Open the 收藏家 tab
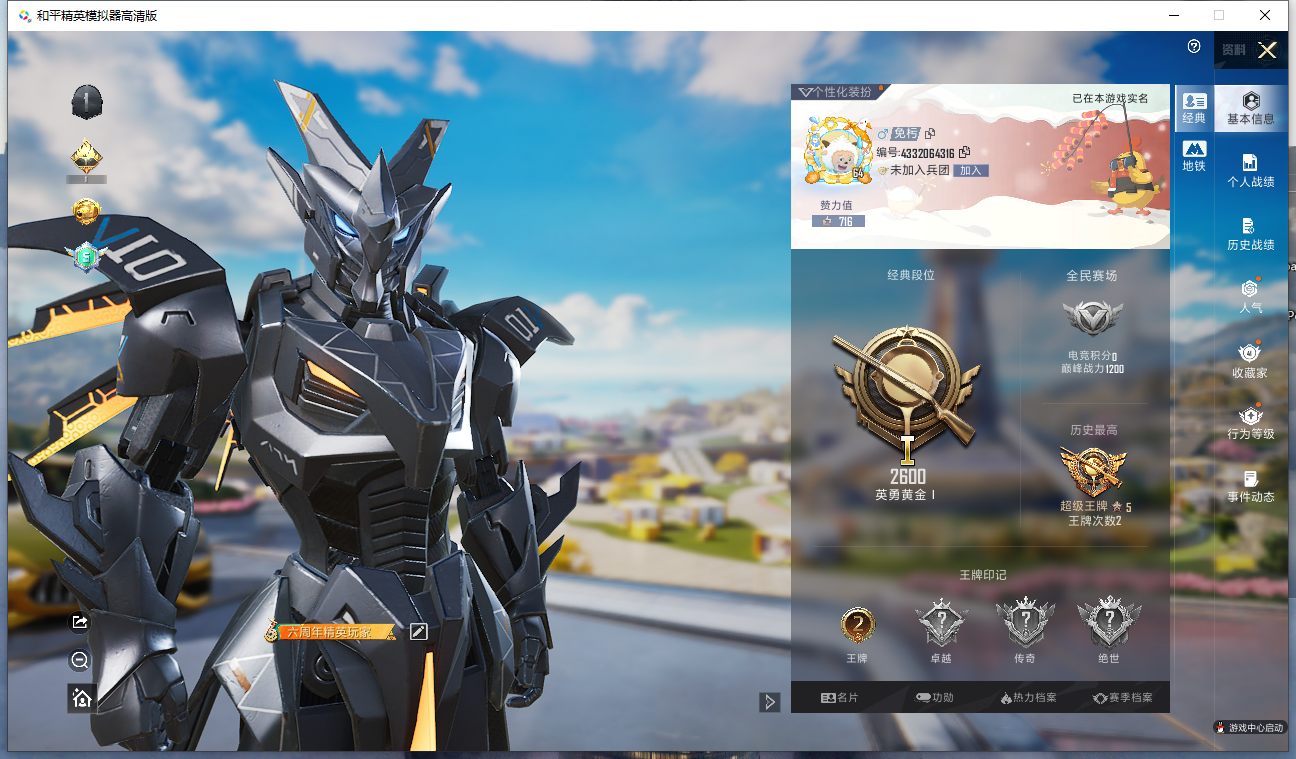Image resolution: width=1296 pixels, height=759 pixels. [1250, 360]
